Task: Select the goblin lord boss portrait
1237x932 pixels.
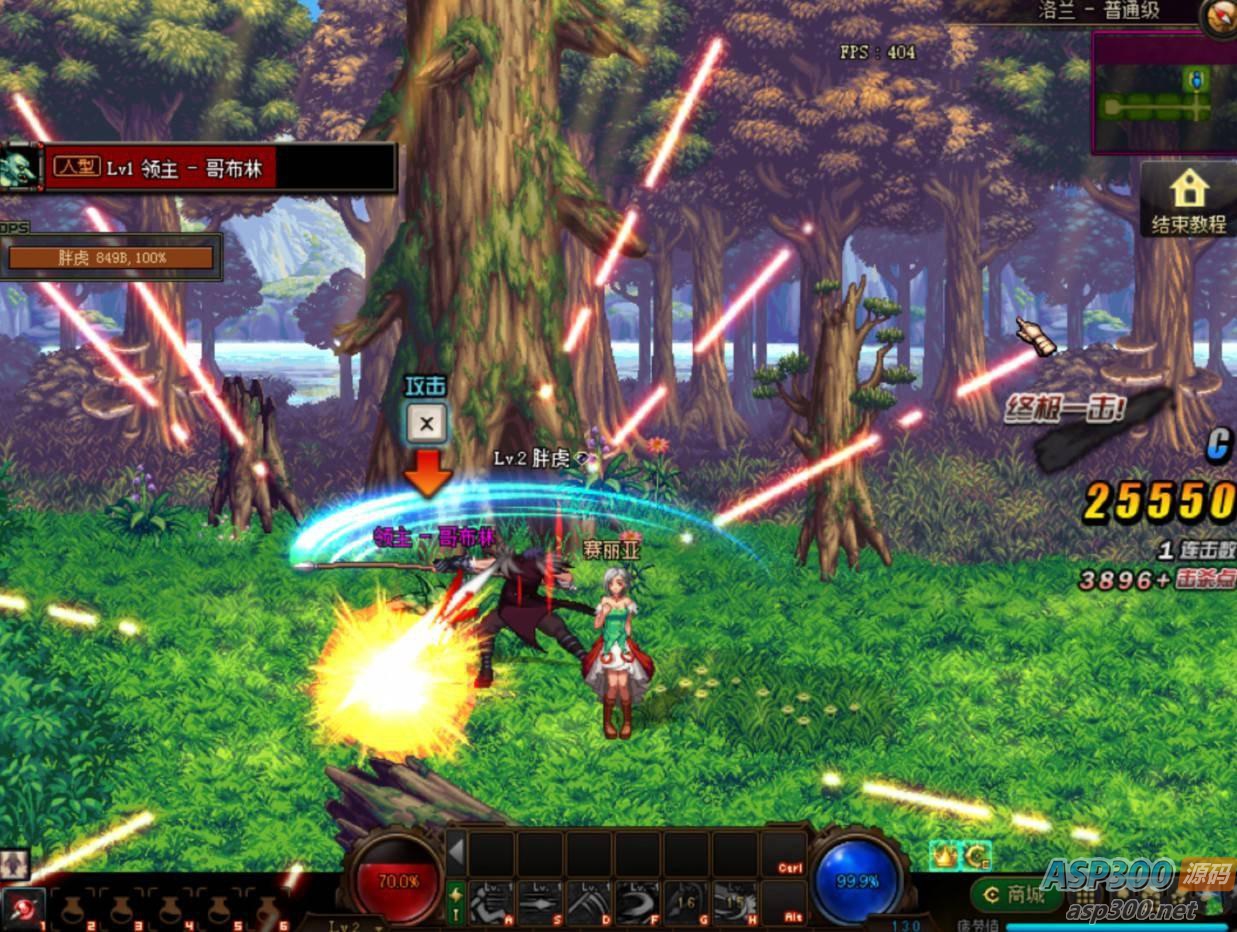Action: pos(20,167)
